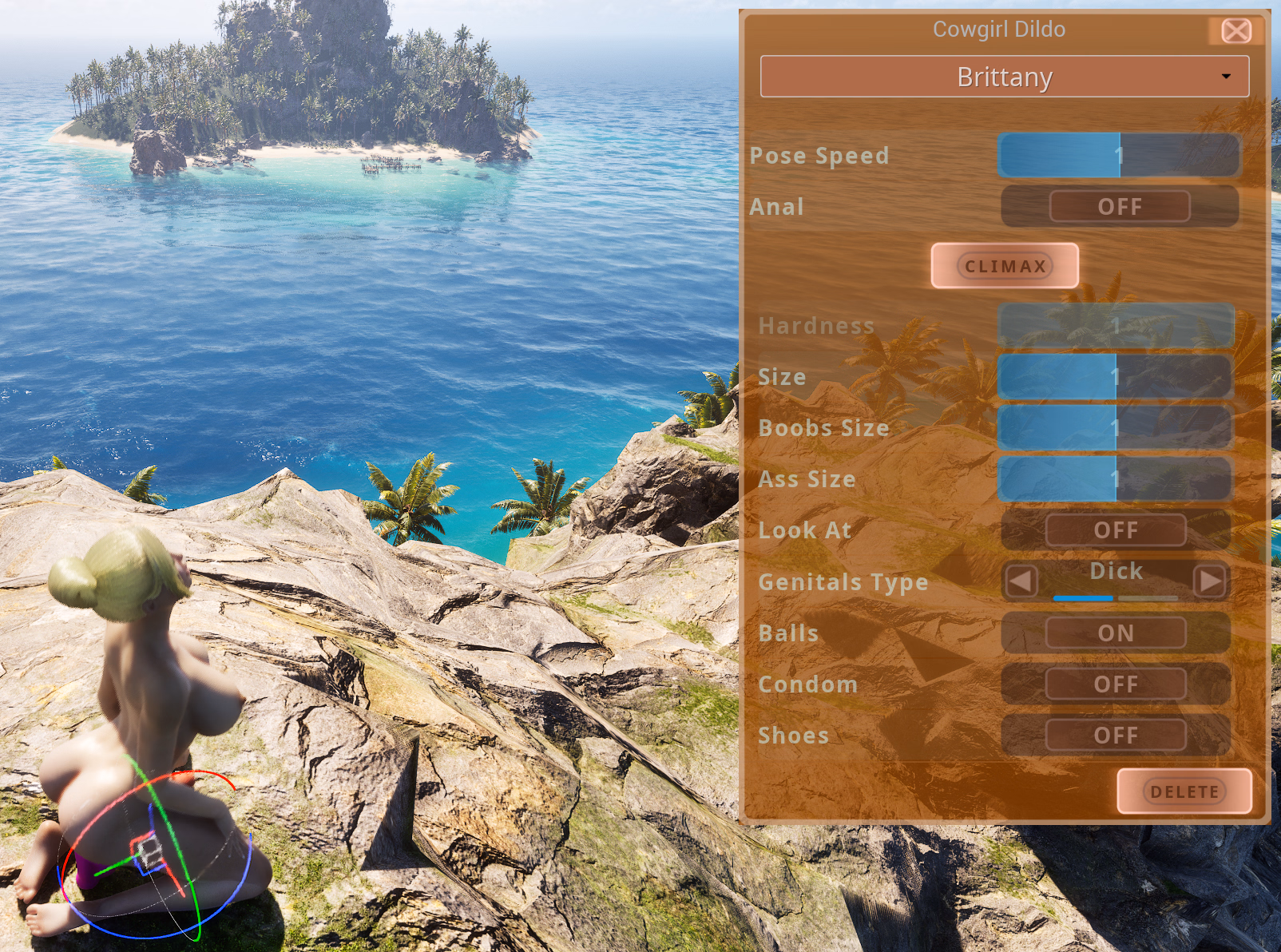Open the Brittany character dropdown
1281x952 pixels.
(1005, 77)
